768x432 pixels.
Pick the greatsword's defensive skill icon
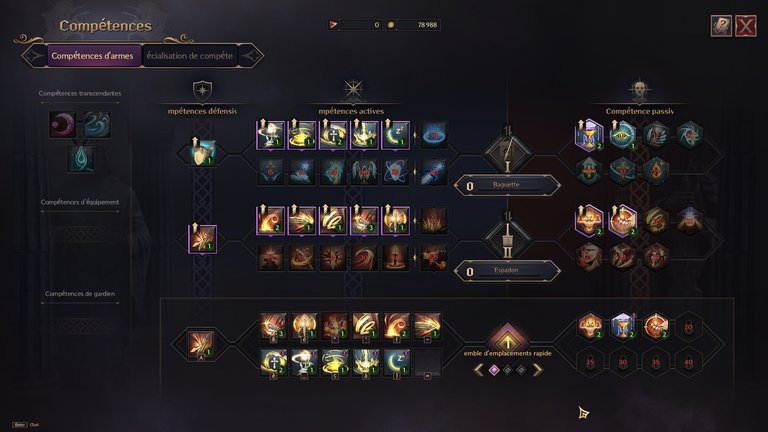[203, 238]
